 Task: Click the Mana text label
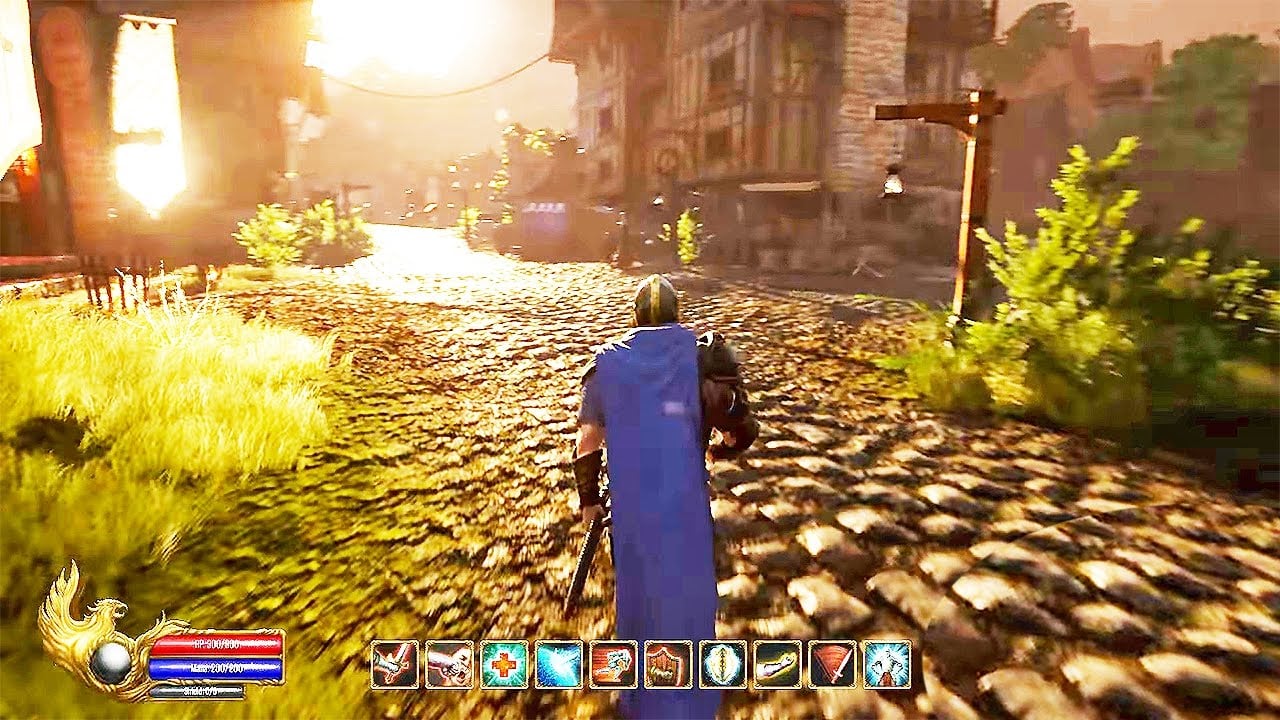[200, 668]
